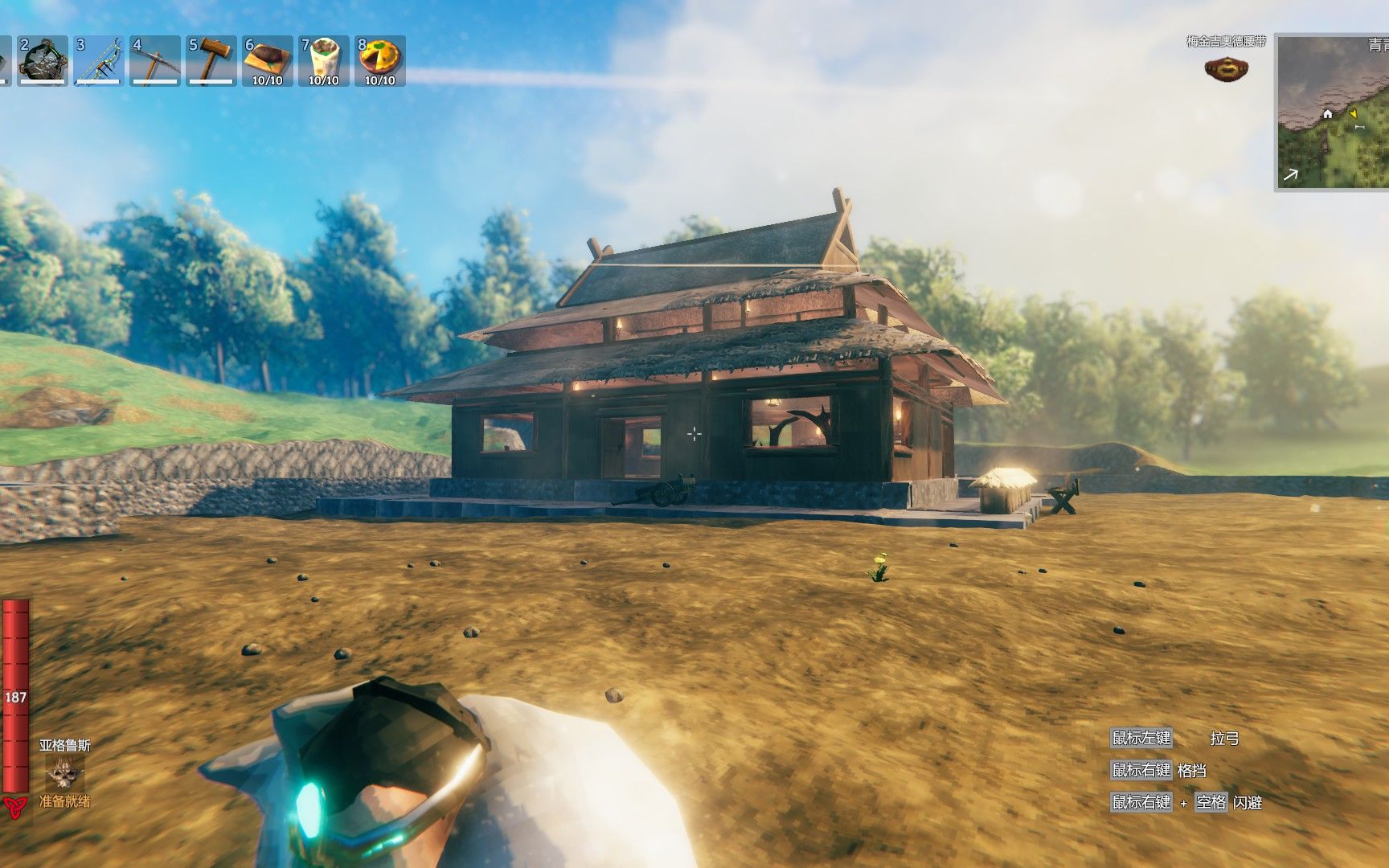Select the pickaxe in hotbar slot 4

155,60
